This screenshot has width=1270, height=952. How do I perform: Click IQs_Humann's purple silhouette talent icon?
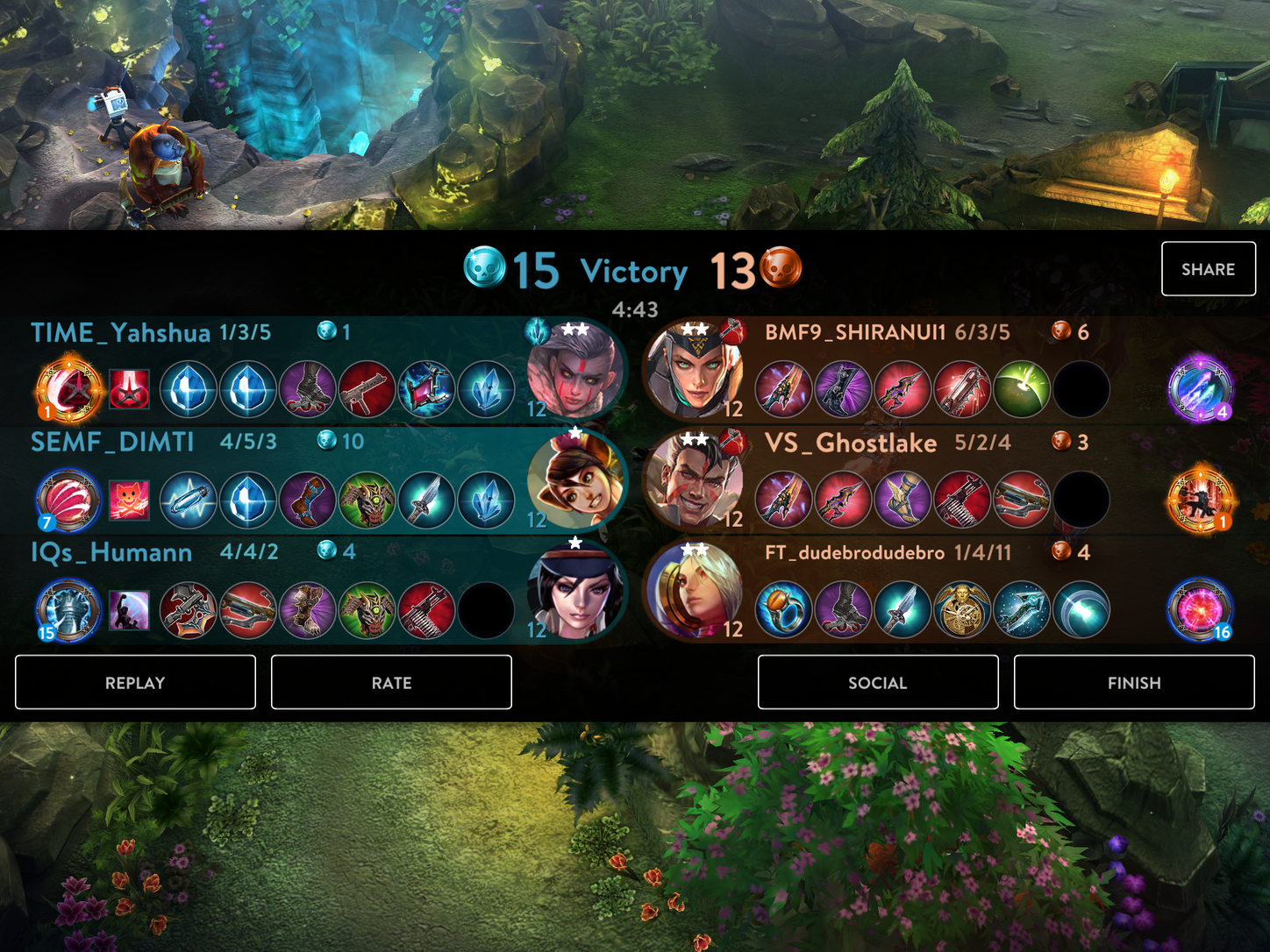coord(129,610)
